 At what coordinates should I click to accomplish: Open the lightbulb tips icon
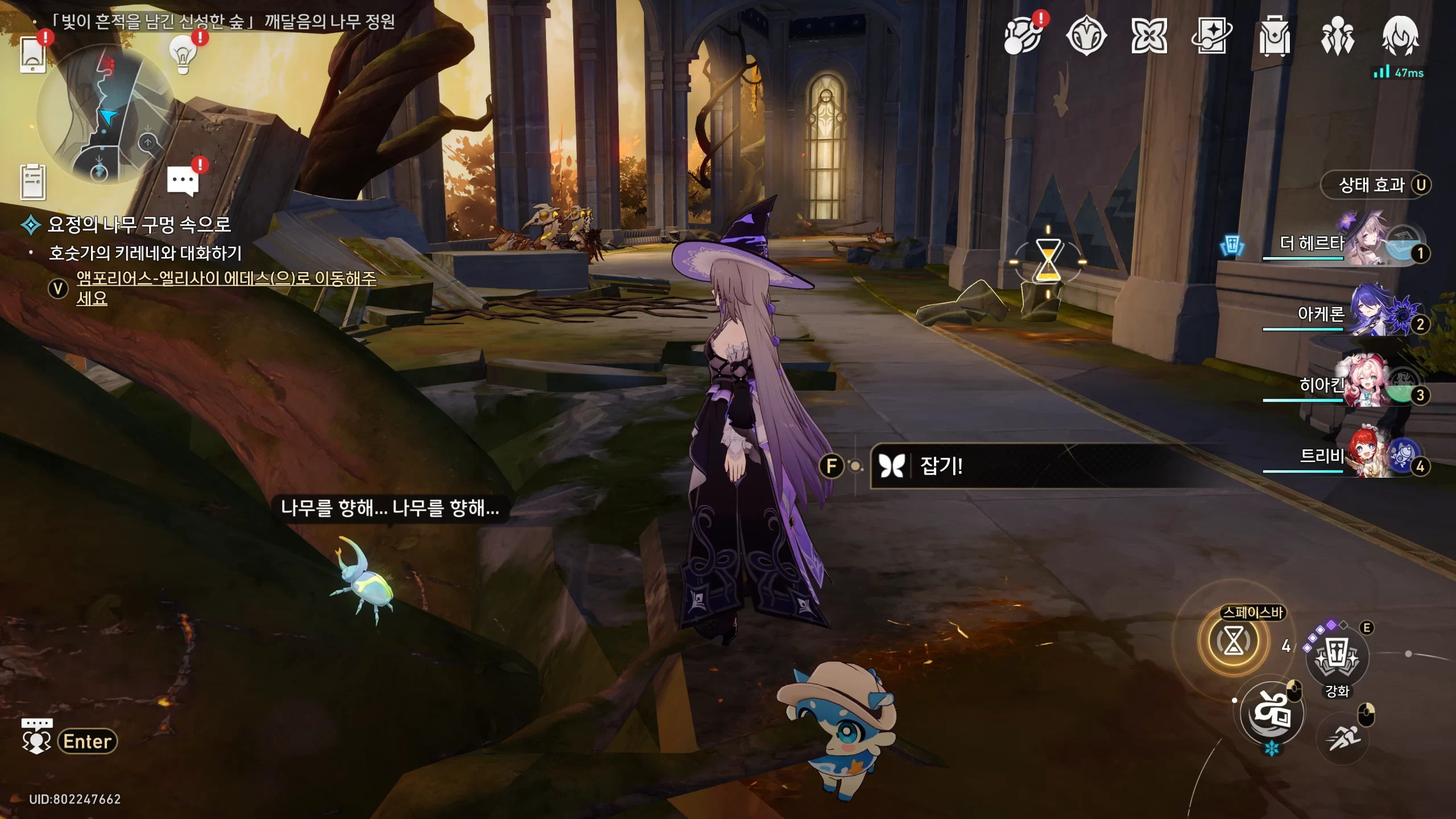[183, 55]
